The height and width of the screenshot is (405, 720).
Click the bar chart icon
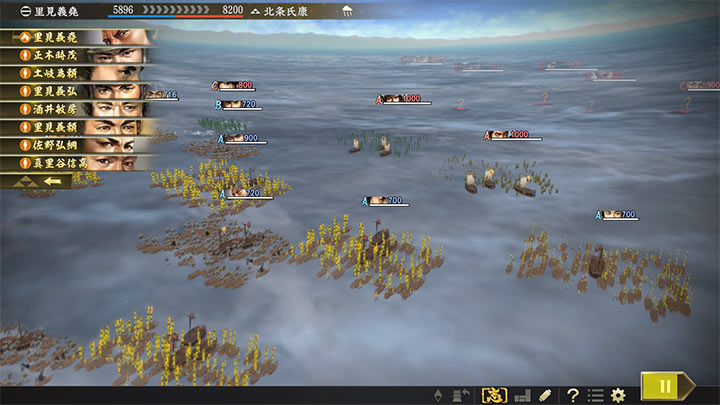pos(521,395)
